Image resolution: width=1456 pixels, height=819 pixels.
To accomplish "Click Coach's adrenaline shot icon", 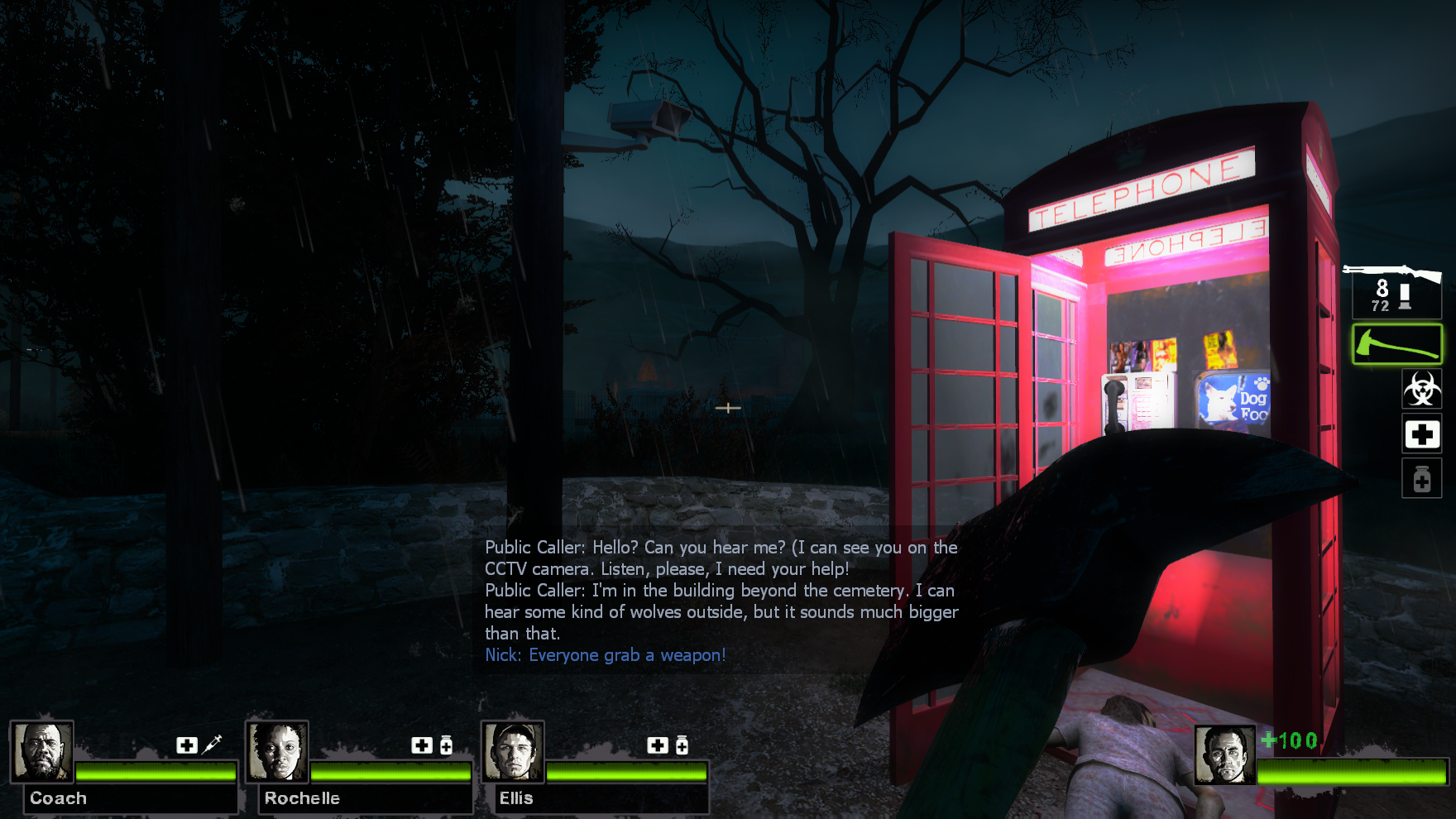I will [213, 745].
